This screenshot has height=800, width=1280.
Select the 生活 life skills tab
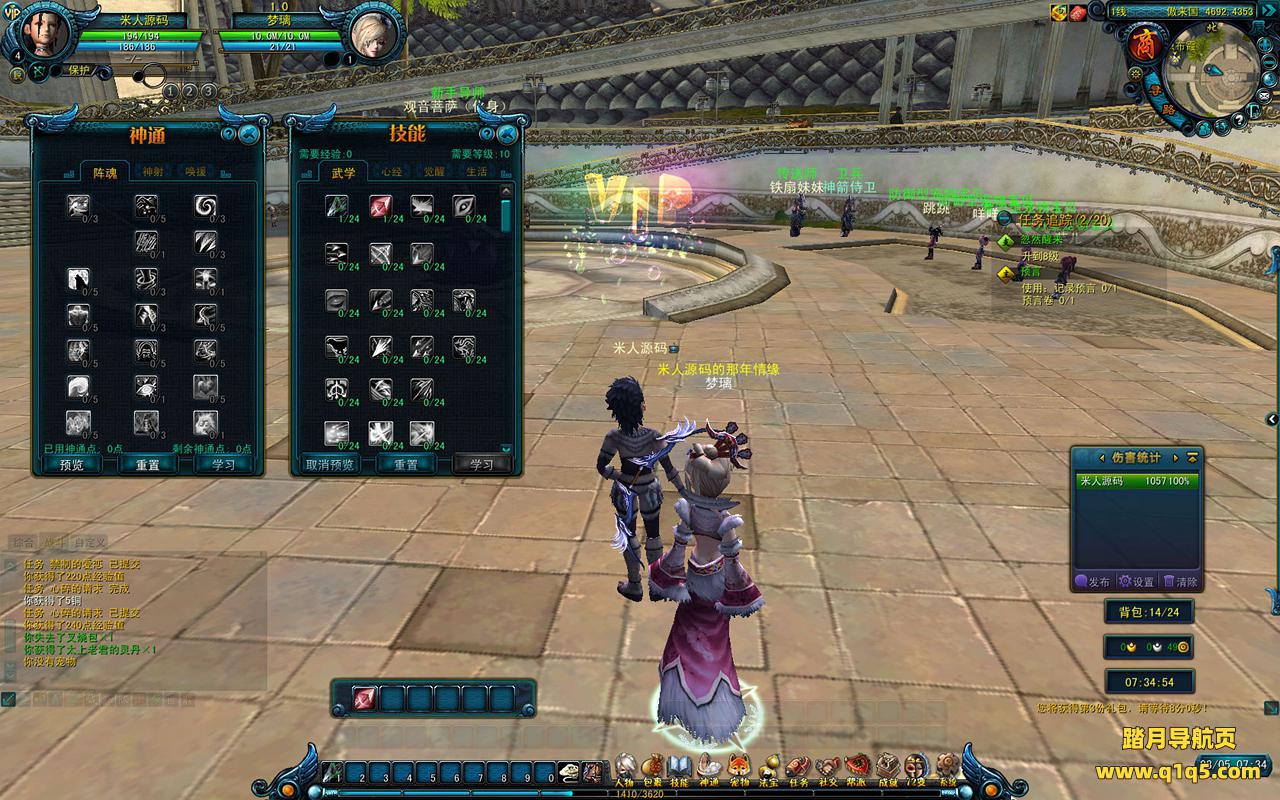point(477,172)
